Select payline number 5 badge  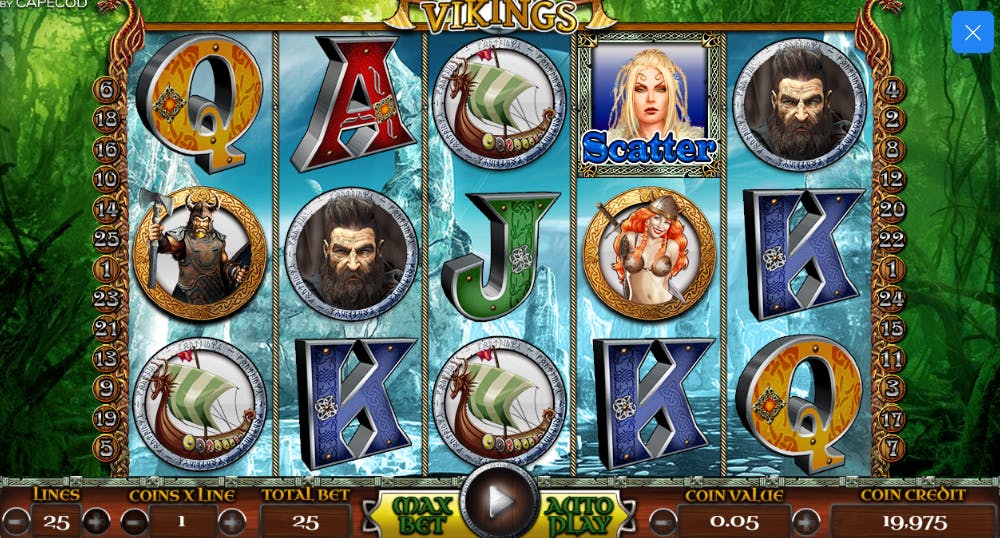tap(106, 448)
